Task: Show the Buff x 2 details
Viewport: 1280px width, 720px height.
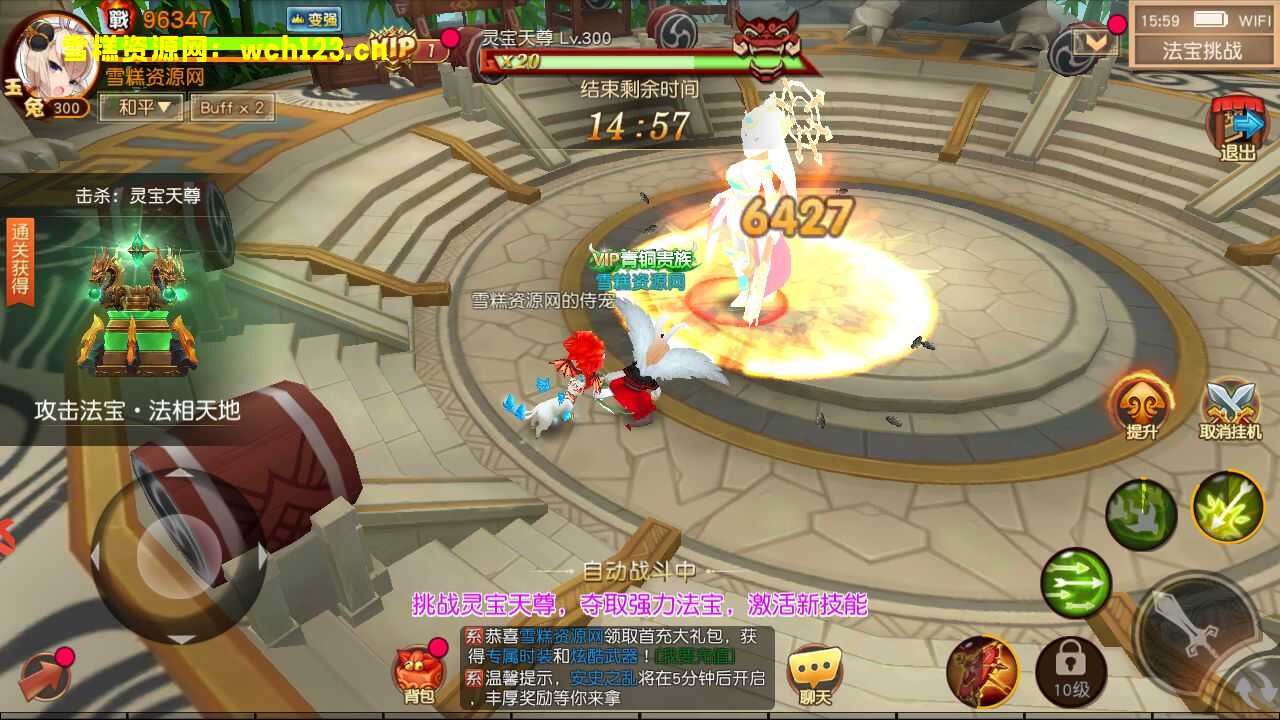Action: point(232,107)
